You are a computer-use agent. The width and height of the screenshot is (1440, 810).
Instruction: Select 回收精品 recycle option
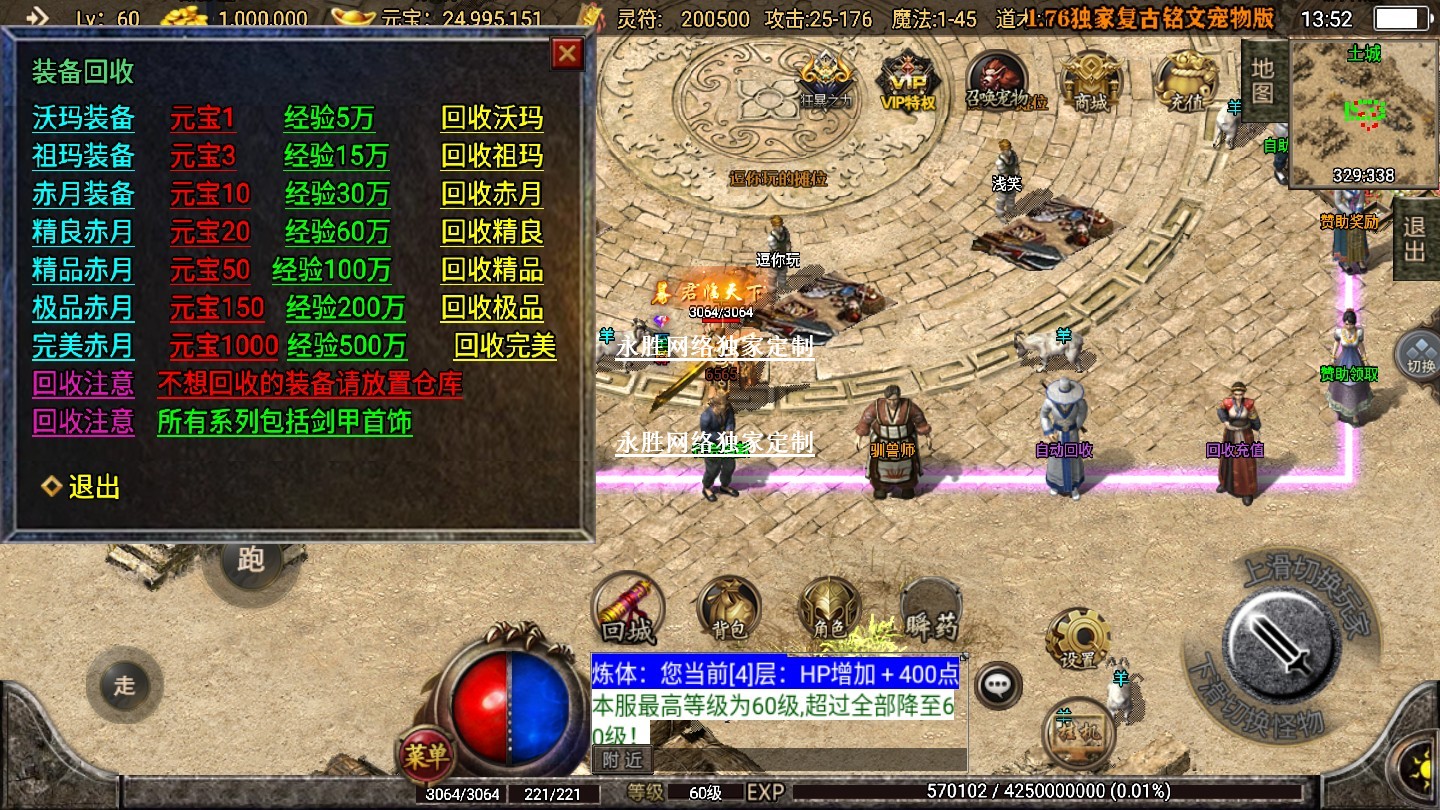tap(492, 270)
